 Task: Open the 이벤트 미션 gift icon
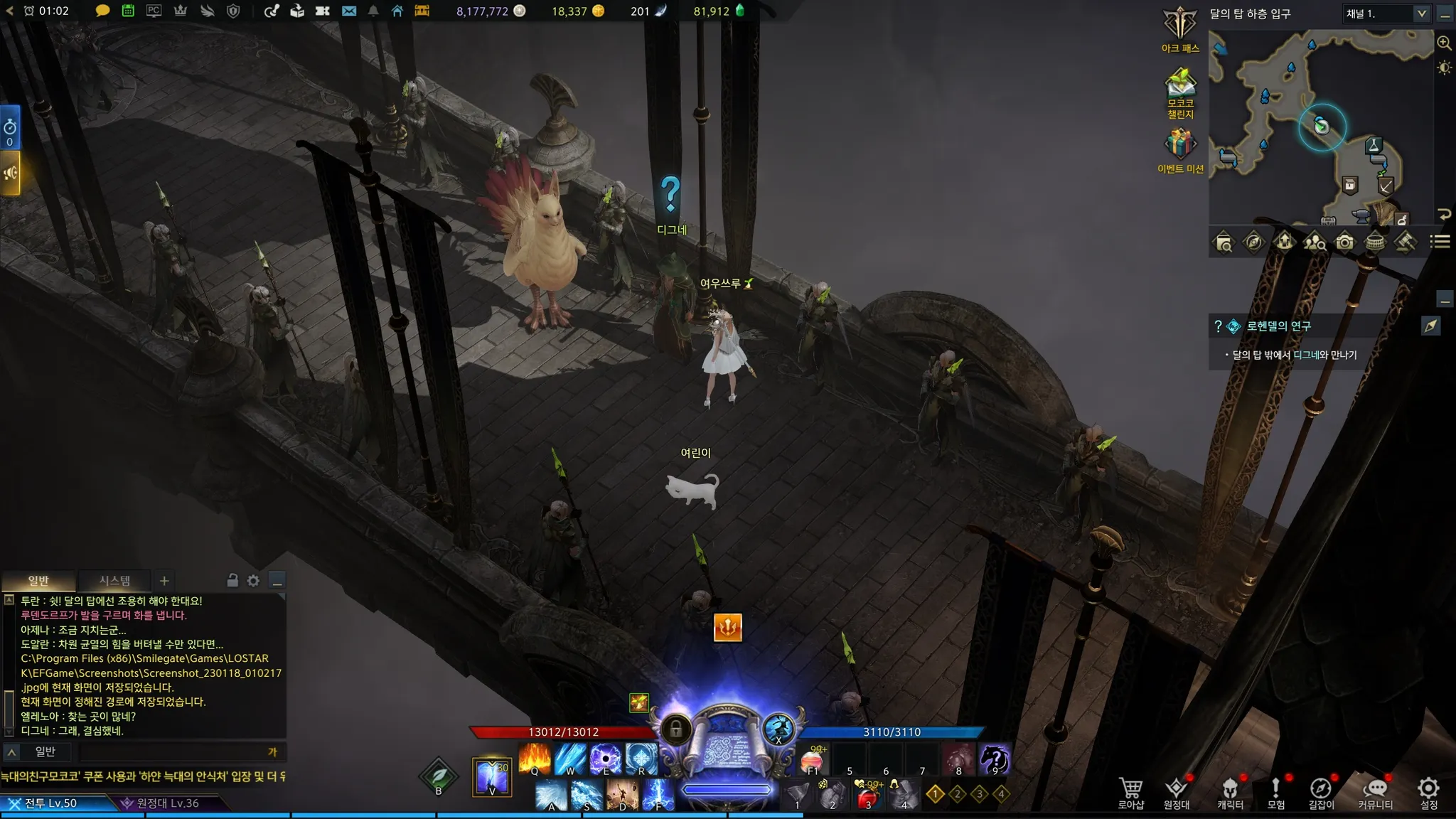point(1180,151)
